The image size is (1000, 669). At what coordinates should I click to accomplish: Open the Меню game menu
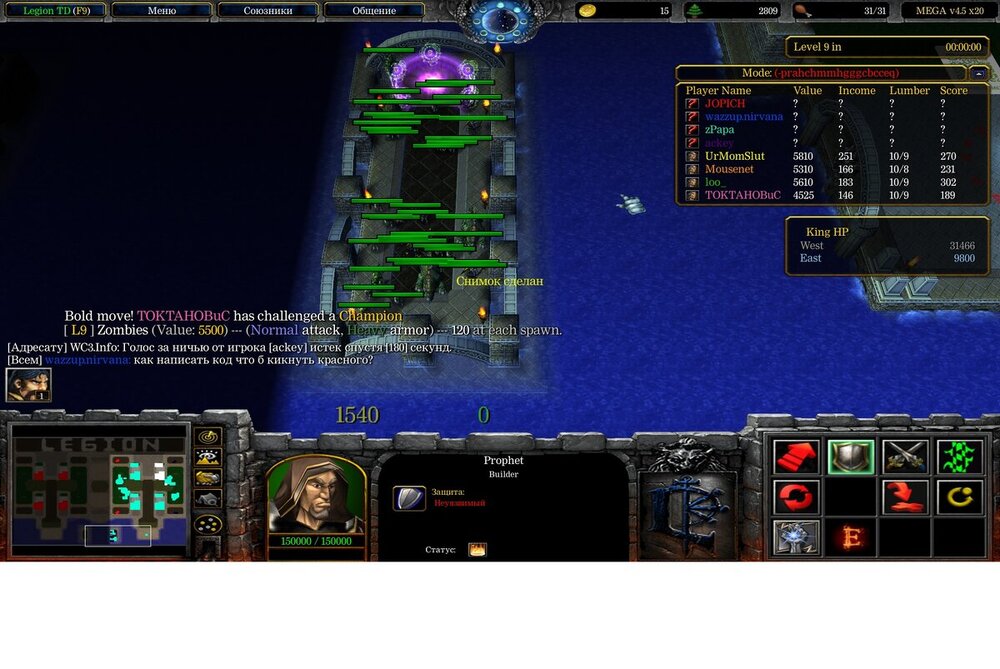[x=161, y=11]
